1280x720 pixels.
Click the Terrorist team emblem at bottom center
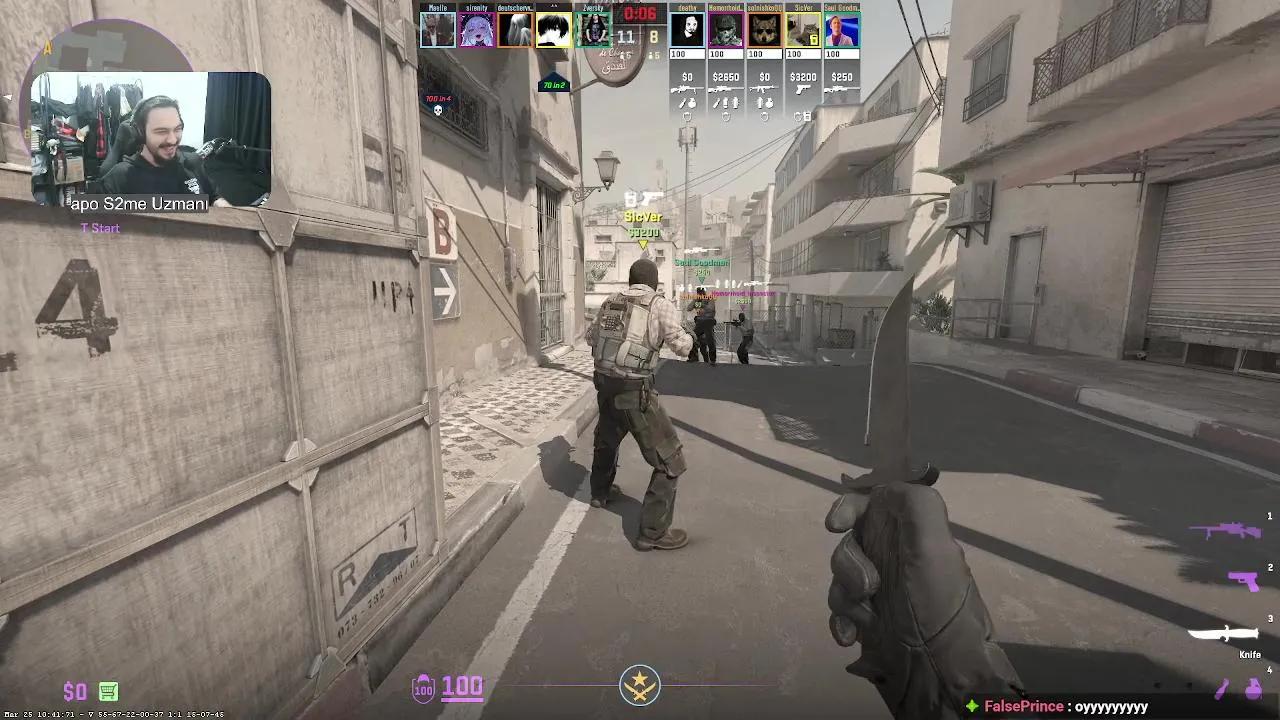click(x=639, y=684)
